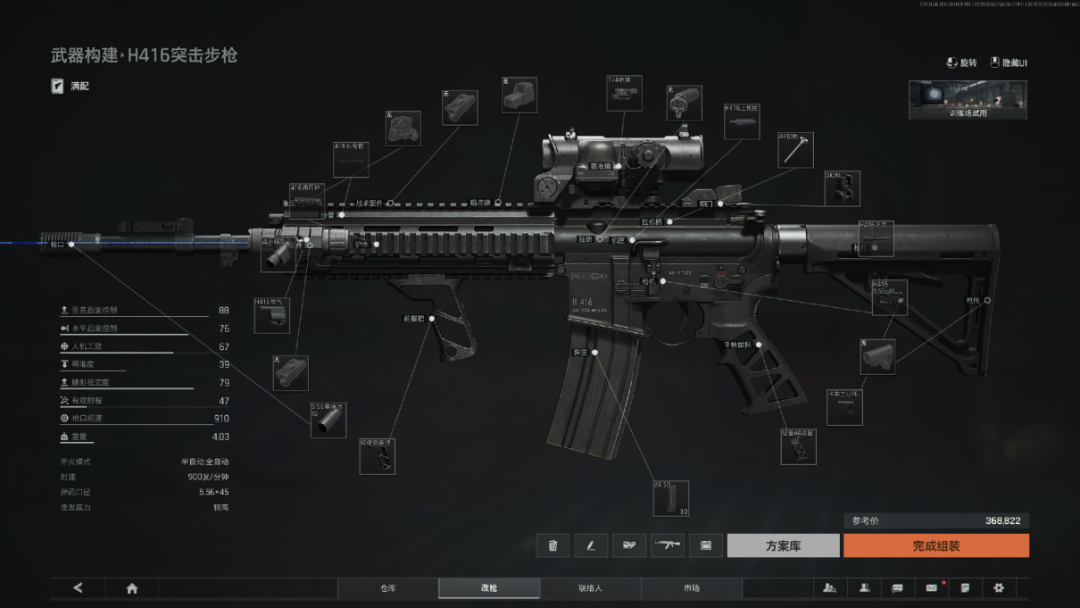Open the 训练场试用 training range thumbnail

pos(967,99)
